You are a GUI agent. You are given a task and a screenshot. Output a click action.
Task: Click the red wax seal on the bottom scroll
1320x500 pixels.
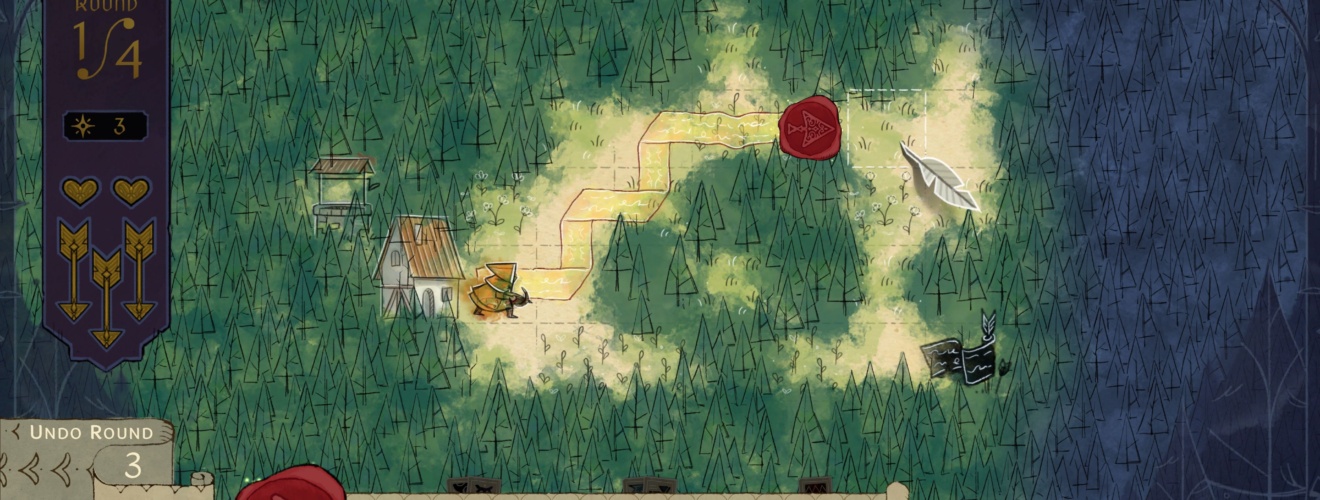291,485
